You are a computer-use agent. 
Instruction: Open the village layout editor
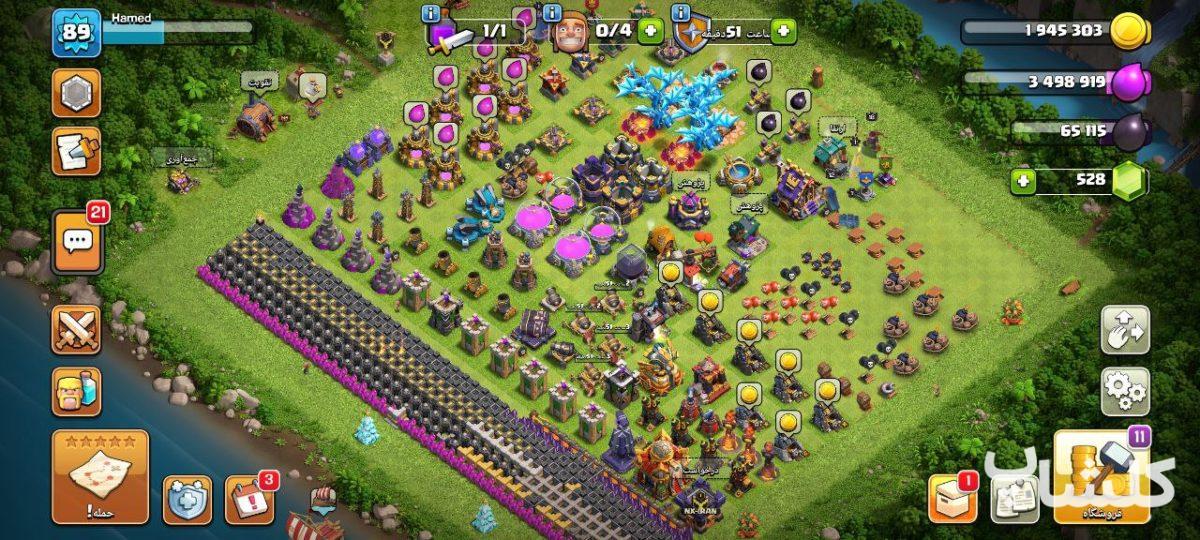[x=1125, y=330]
